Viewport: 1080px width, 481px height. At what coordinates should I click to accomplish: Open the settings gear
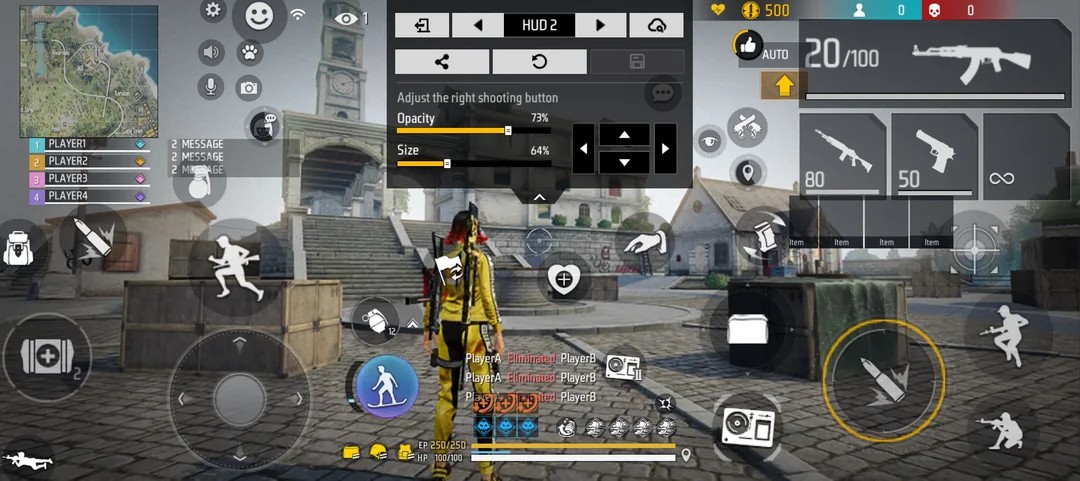[x=212, y=11]
